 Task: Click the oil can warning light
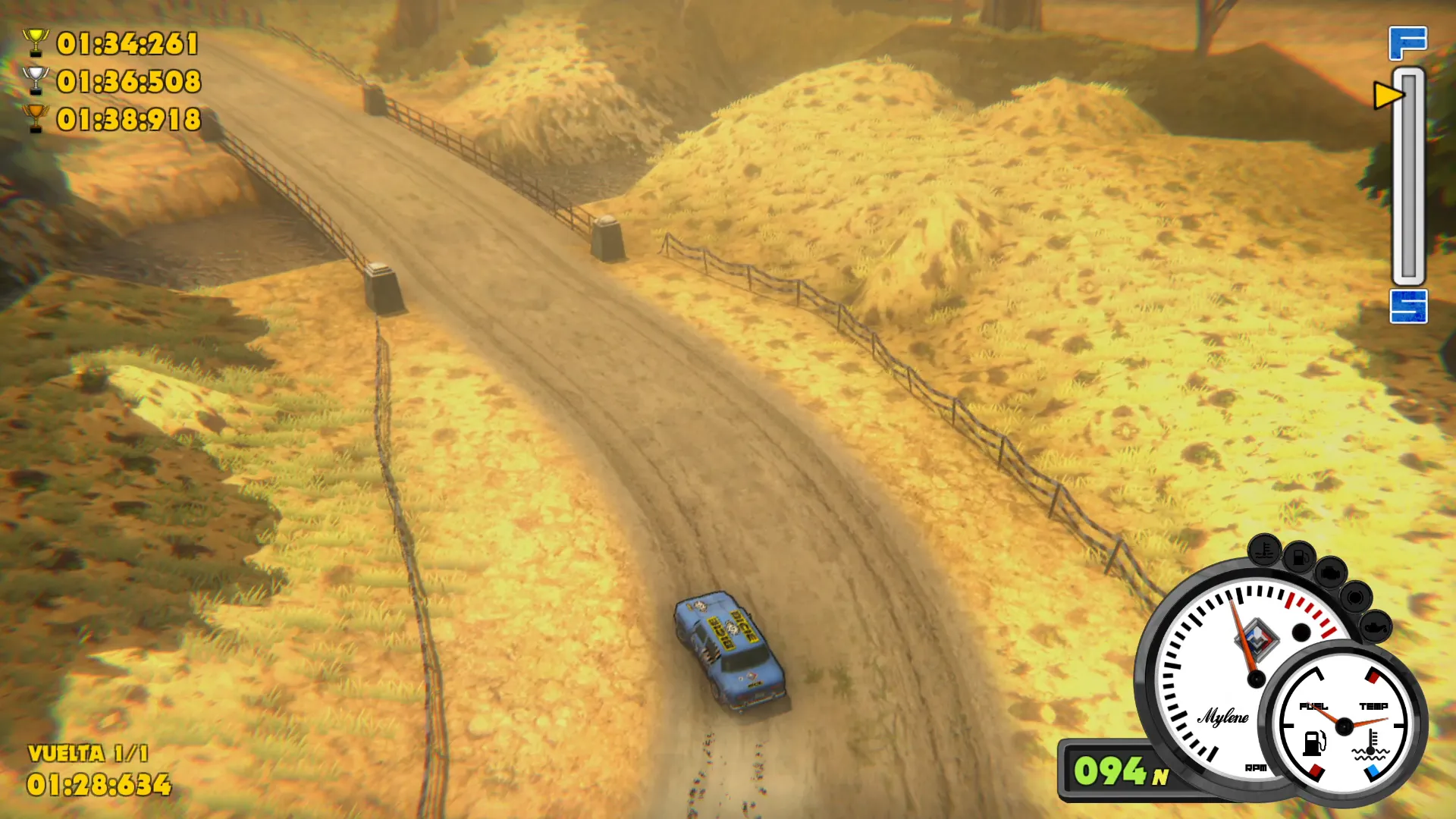click(x=1375, y=626)
